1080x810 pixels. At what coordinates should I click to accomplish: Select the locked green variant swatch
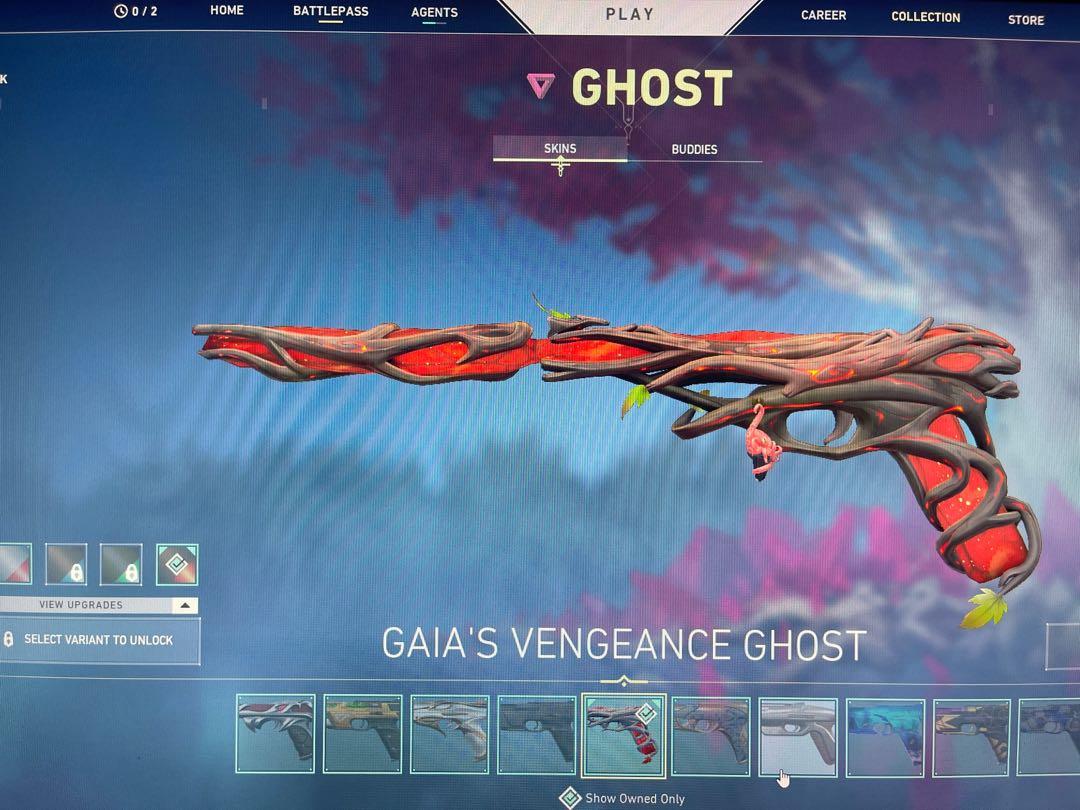point(121,565)
